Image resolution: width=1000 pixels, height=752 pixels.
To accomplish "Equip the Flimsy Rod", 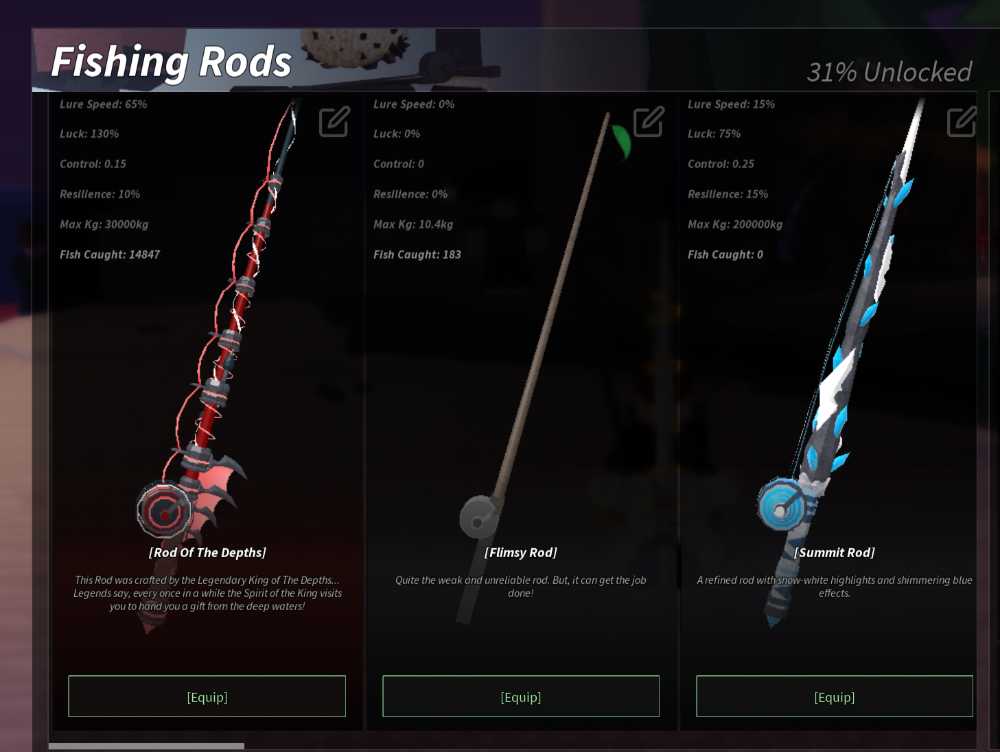I will pyautogui.click(x=521, y=696).
